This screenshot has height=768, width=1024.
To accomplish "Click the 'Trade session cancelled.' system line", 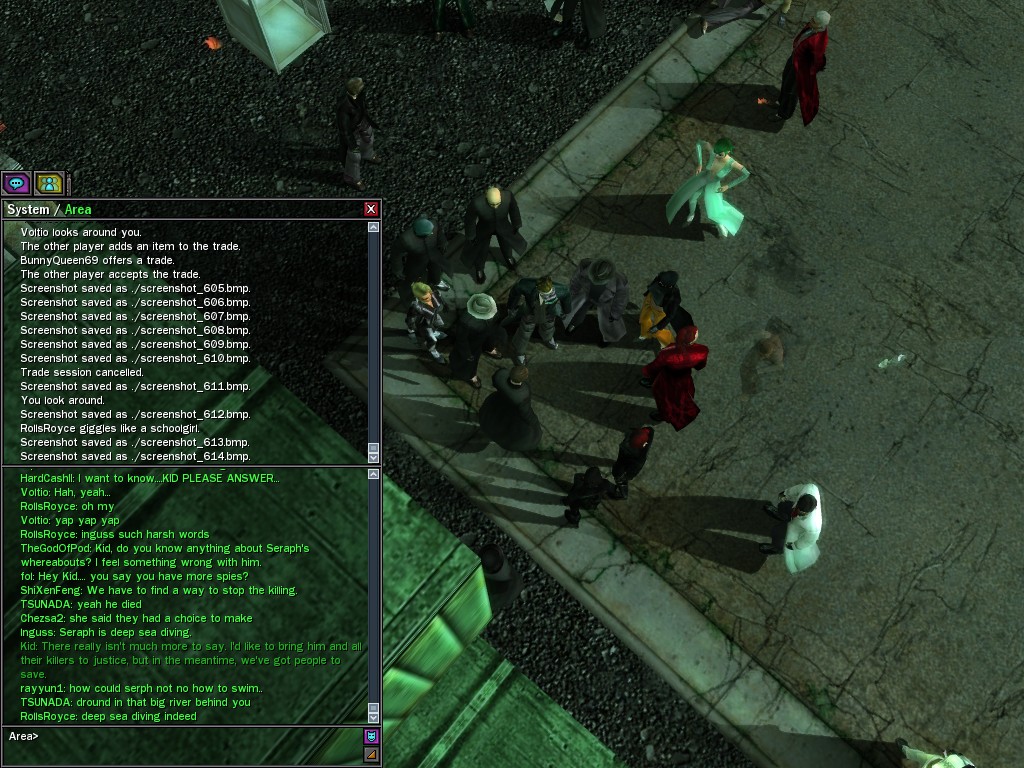I will coord(82,372).
